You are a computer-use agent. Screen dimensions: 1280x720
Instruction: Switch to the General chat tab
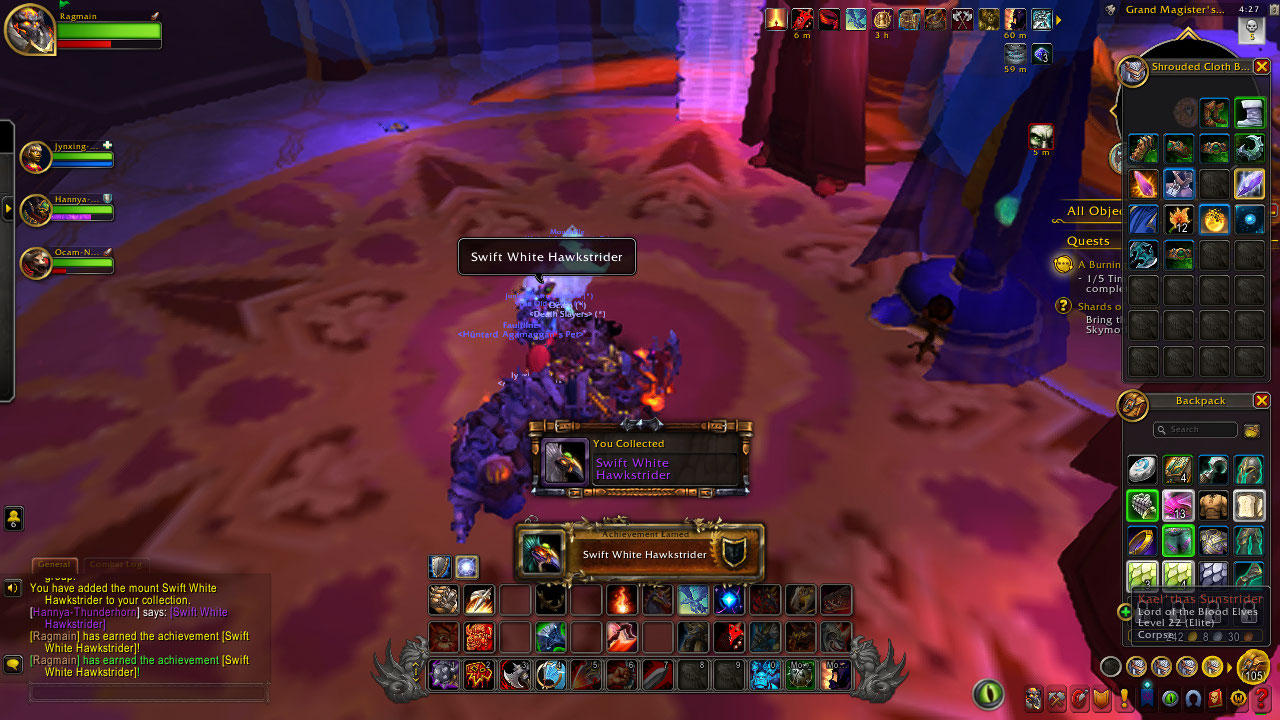click(54, 565)
